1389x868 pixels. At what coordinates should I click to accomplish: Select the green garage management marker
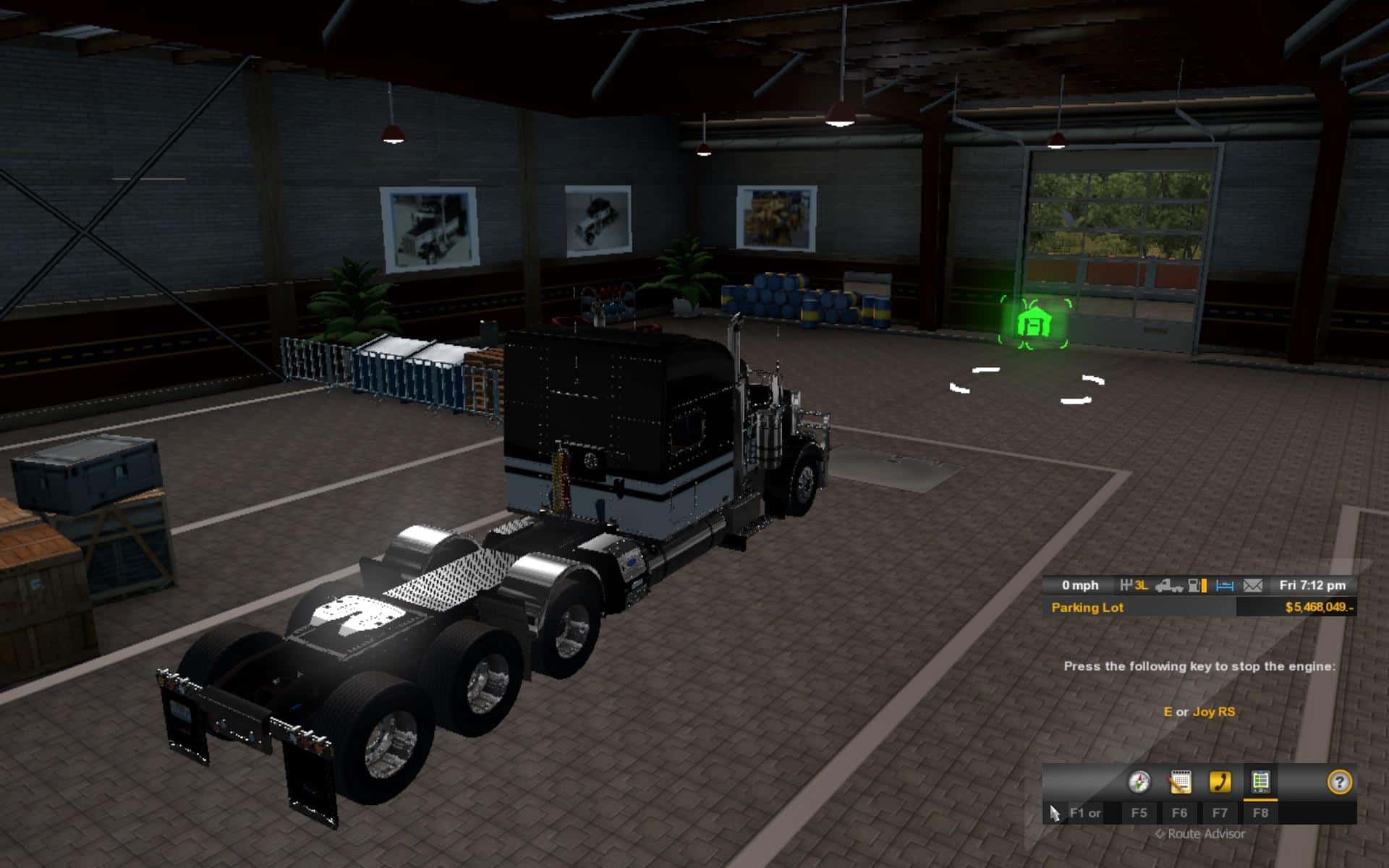(1034, 323)
